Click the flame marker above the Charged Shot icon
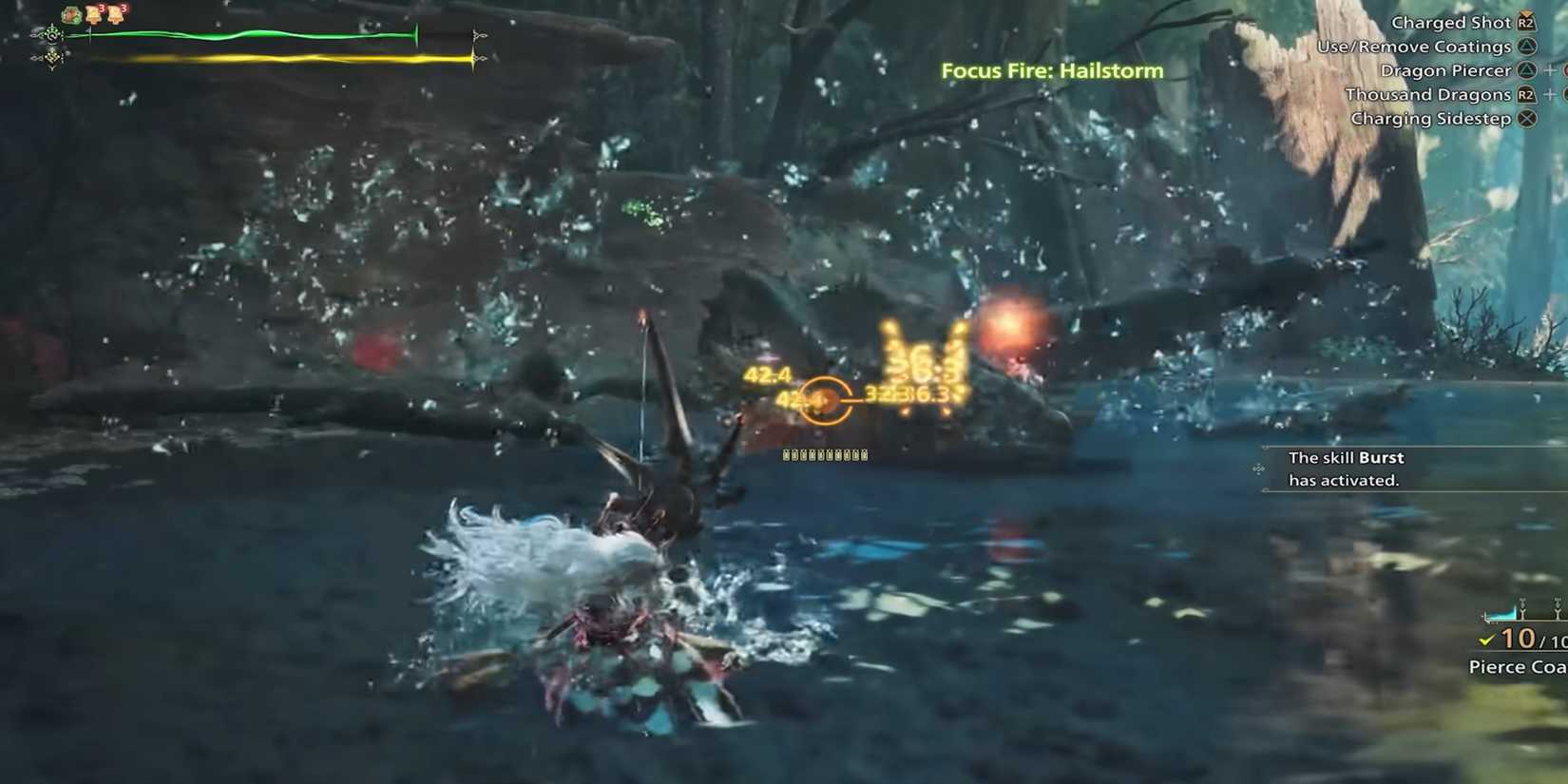Image resolution: width=1568 pixels, height=784 pixels. click(1527, 12)
